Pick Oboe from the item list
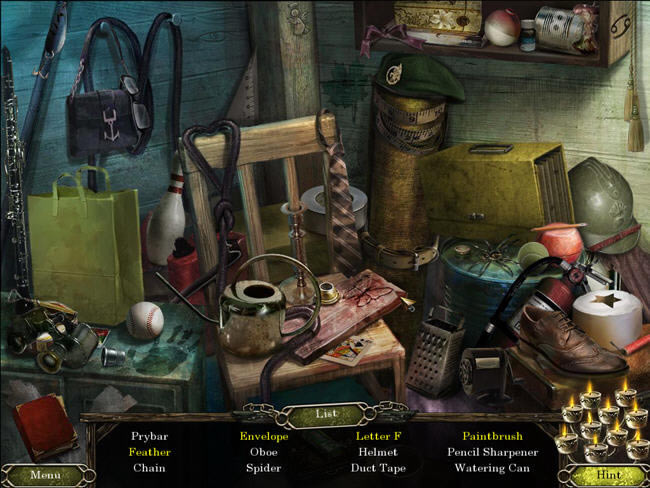This screenshot has width=650, height=488. coord(263,452)
